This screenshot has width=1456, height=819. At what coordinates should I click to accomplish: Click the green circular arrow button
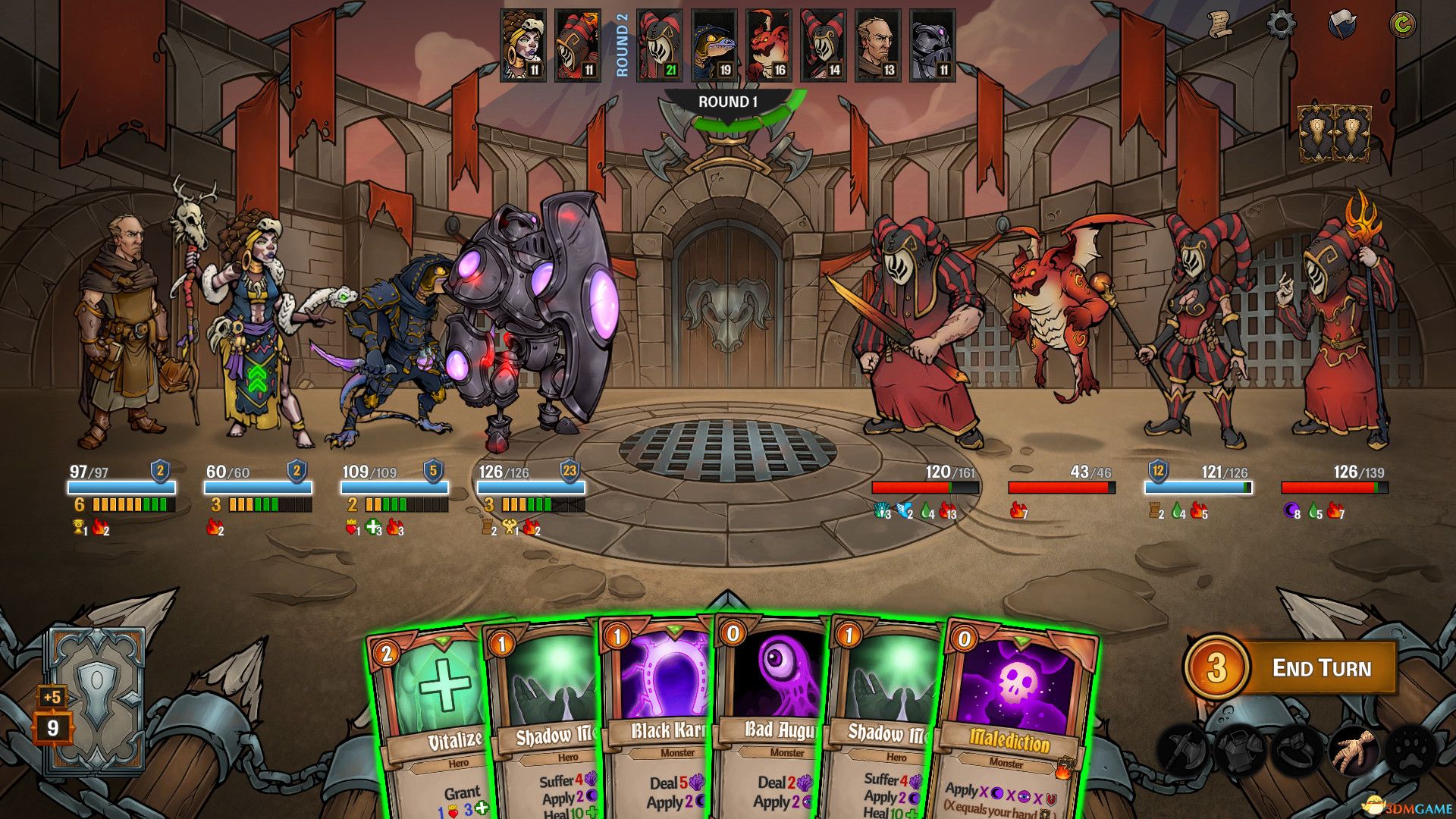click(x=1402, y=25)
